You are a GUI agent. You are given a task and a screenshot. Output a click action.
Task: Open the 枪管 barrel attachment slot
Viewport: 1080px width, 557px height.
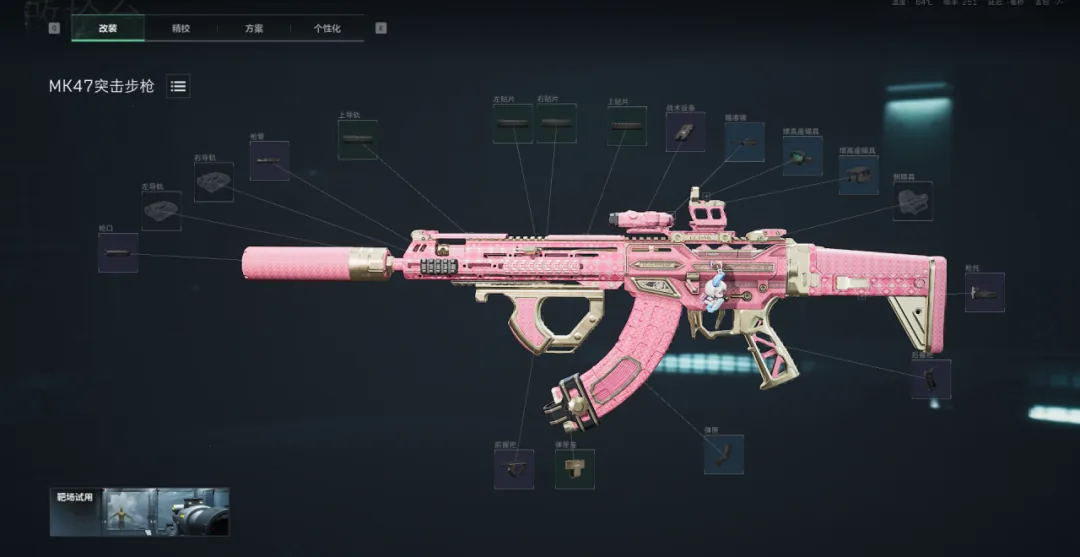269,161
